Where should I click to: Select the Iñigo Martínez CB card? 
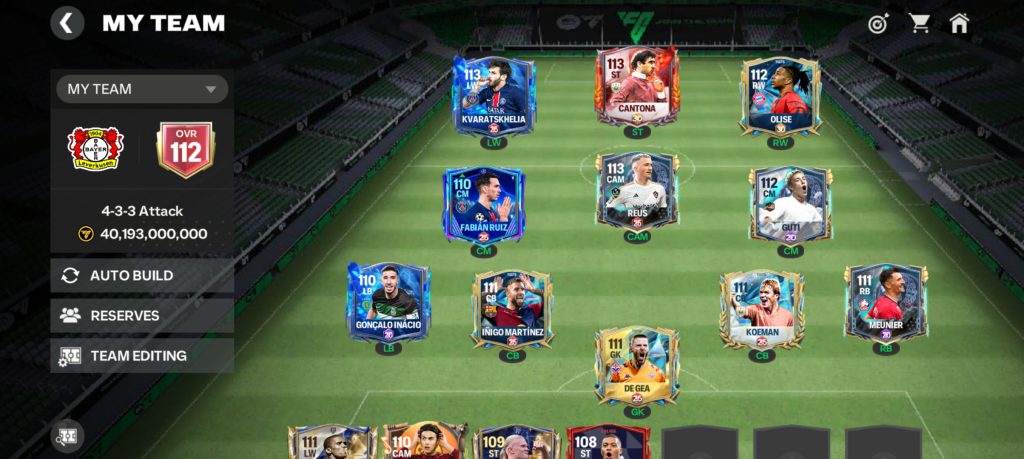[512, 308]
